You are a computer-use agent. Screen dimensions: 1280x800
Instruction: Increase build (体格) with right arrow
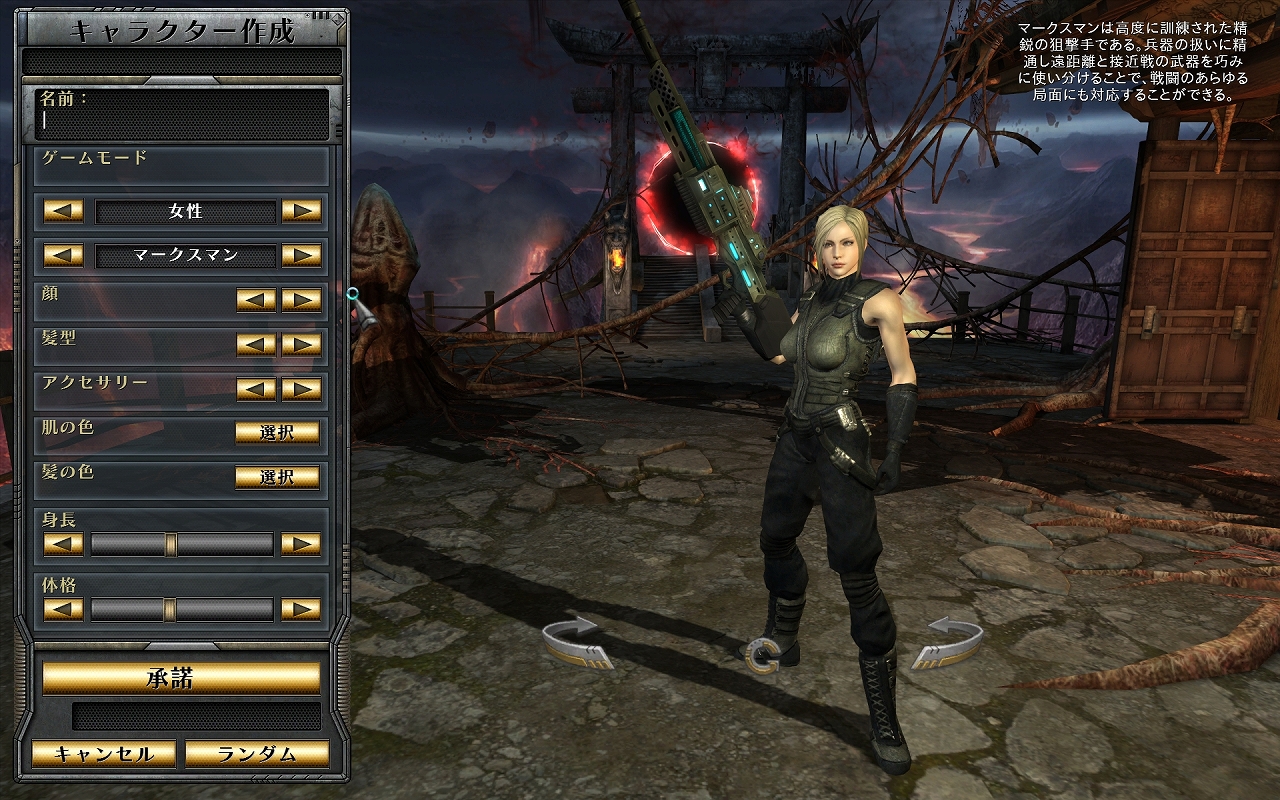301,609
